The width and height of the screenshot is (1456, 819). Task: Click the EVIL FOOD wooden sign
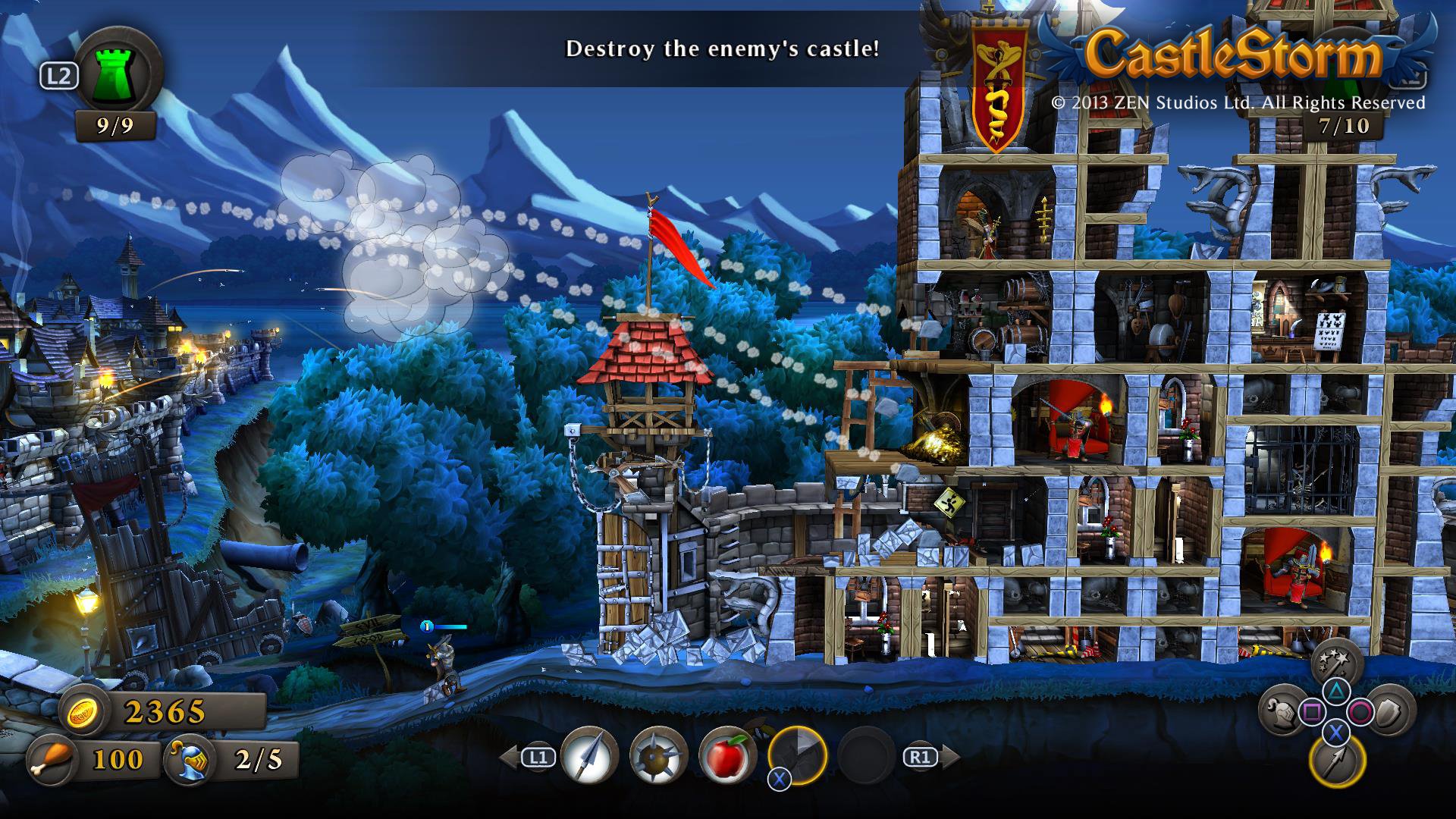click(371, 630)
